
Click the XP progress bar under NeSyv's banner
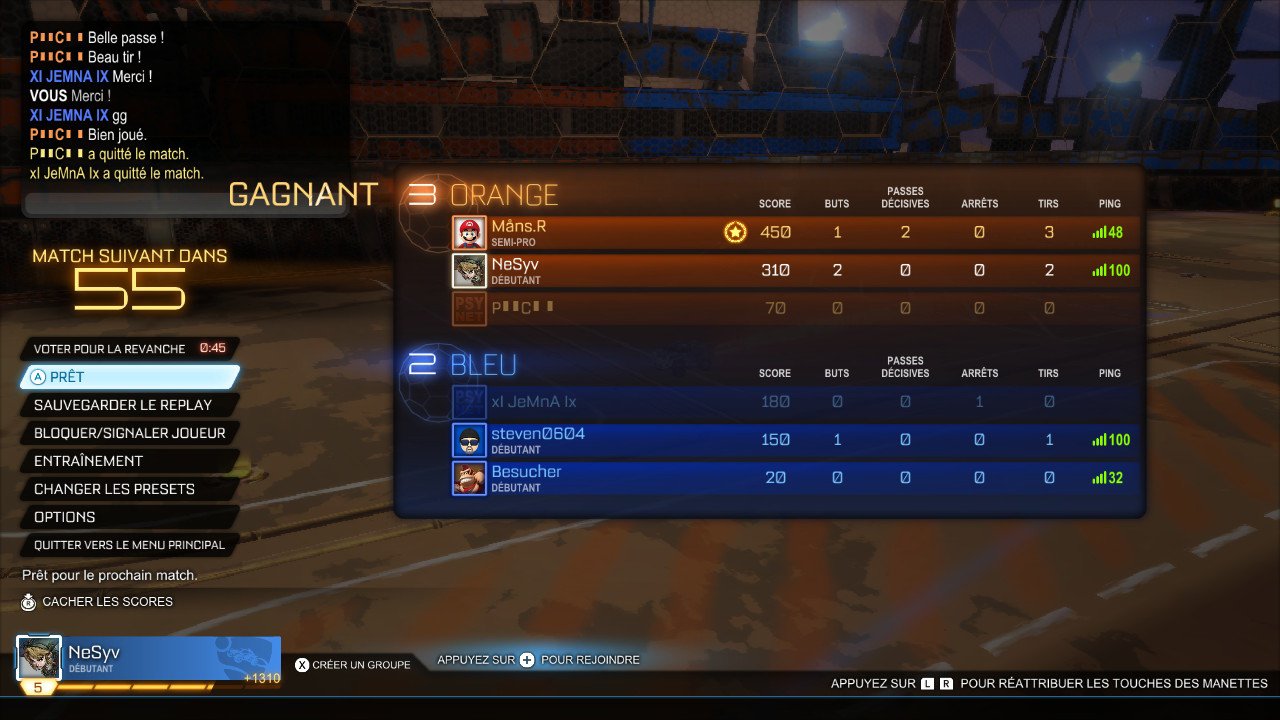coord(150,686)
